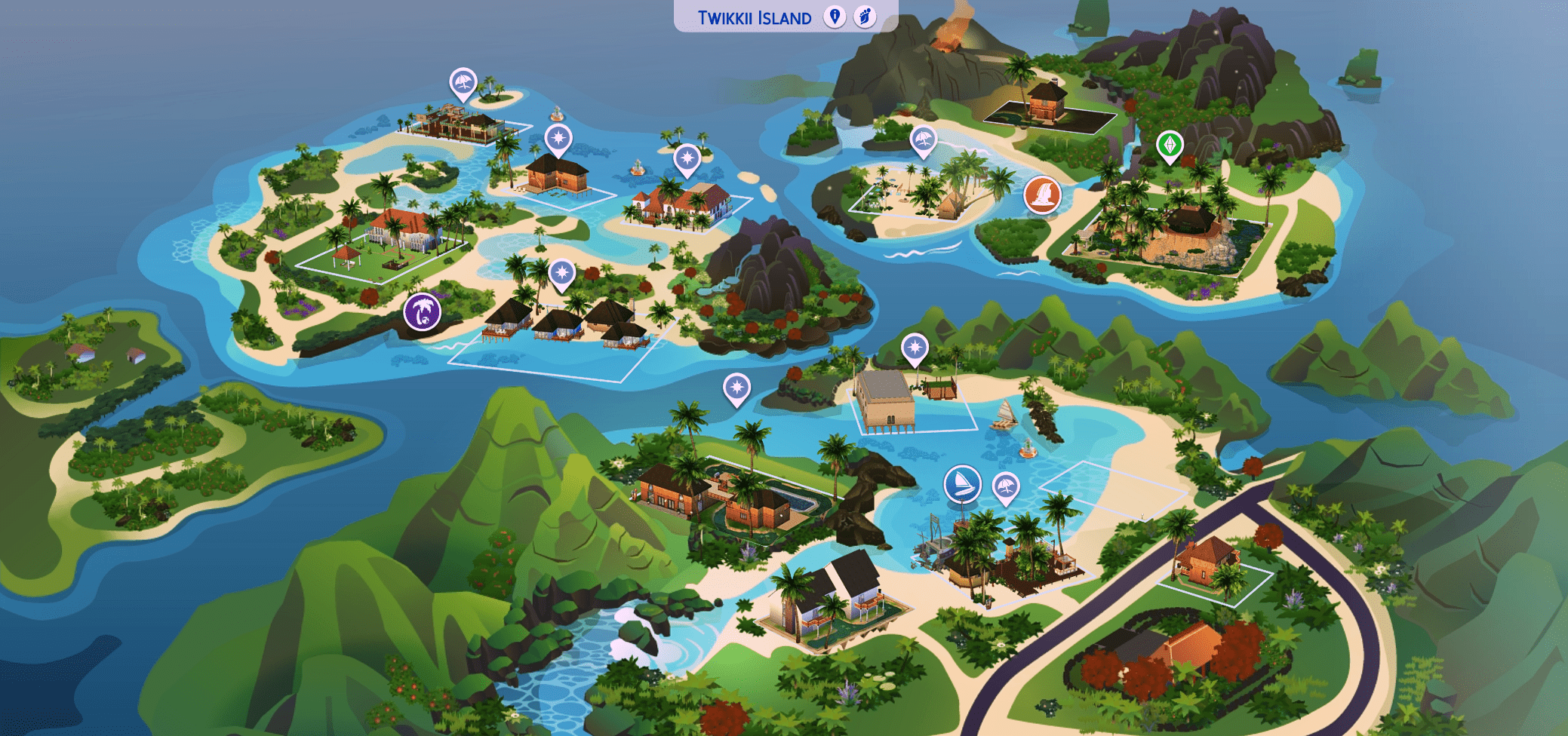The image size is (1568, 736).
Task: Pick the umbrella marker above the wooden resort lot
Action: pyautogui.click(x=463, y=82)
